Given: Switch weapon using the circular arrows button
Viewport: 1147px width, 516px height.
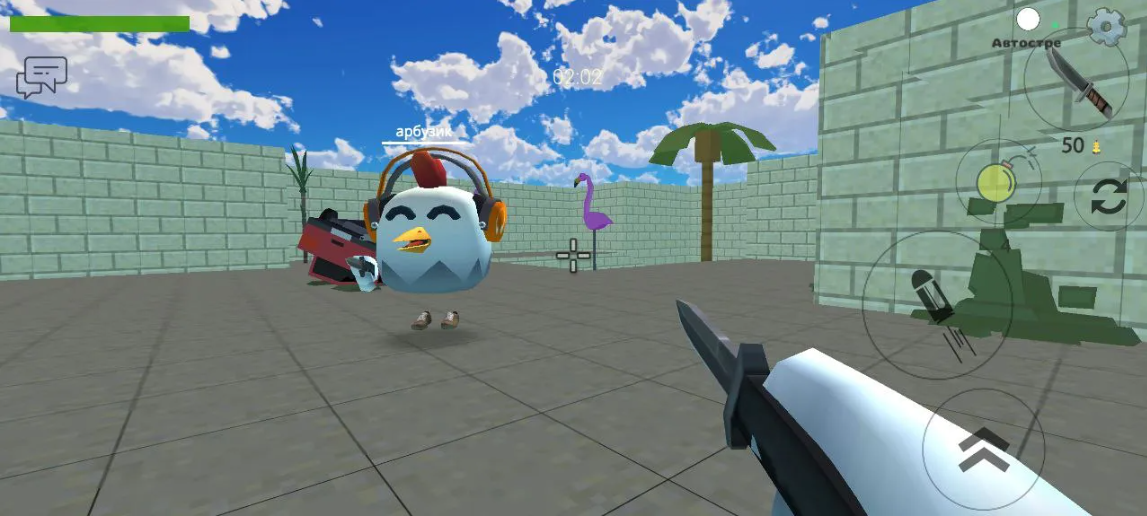Looking at the screenshot, I should point(1109,196).
